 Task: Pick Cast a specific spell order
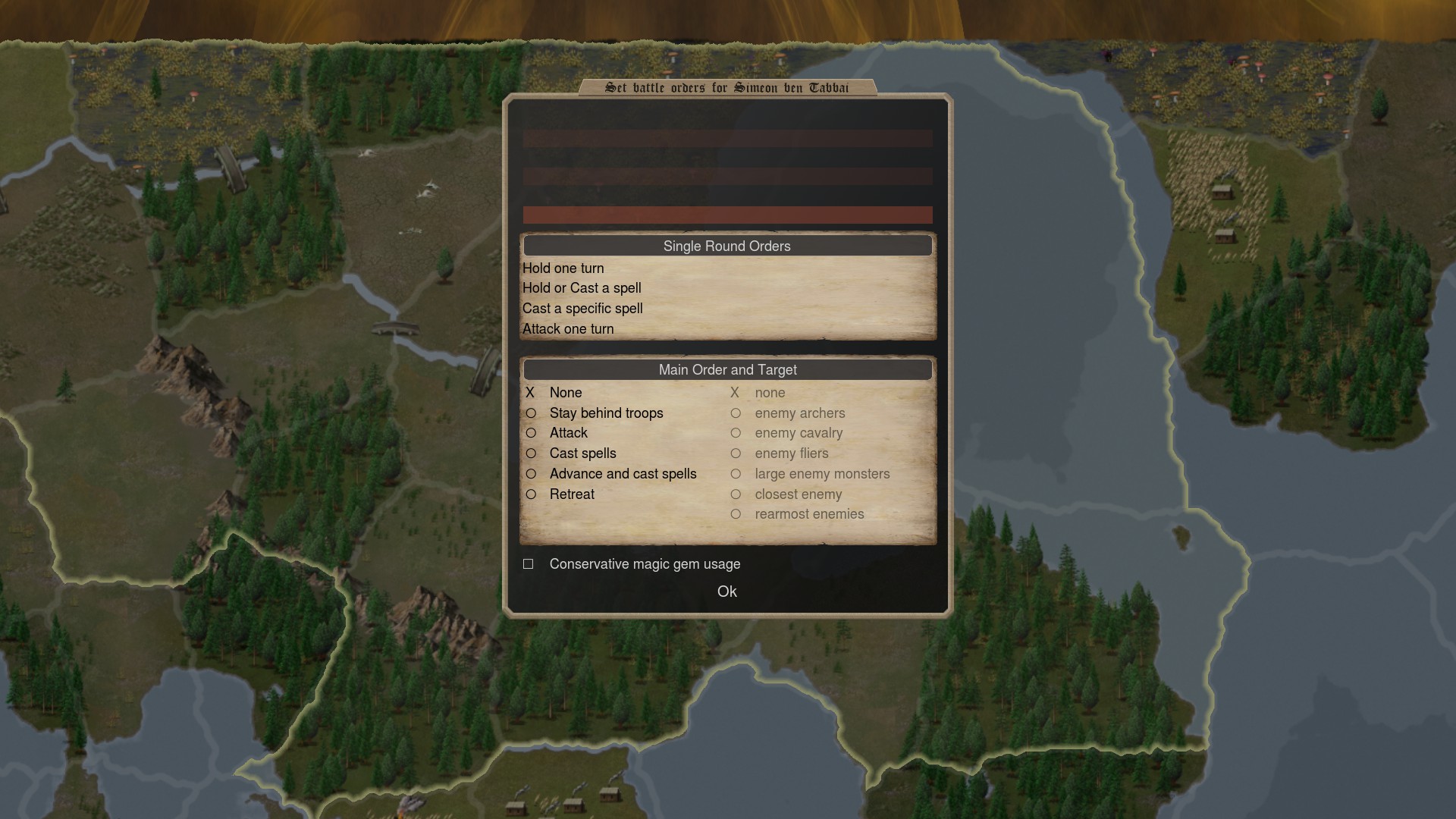tap(582, 309)
